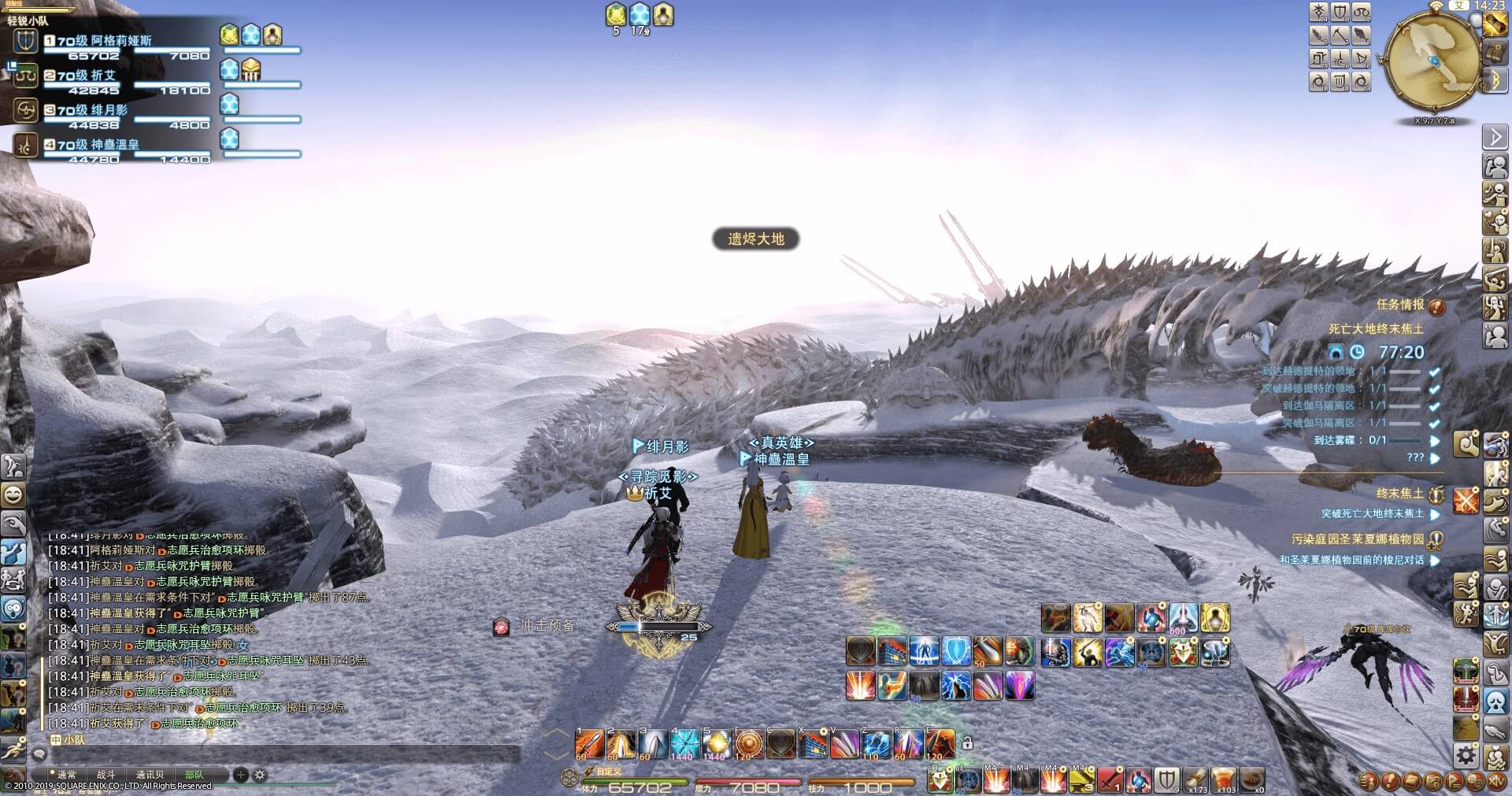The image size is (1512, 796).
Task: Open the 污染庭园圣茉夏娜植物园 quest entry
Action: coord(1358,539)
